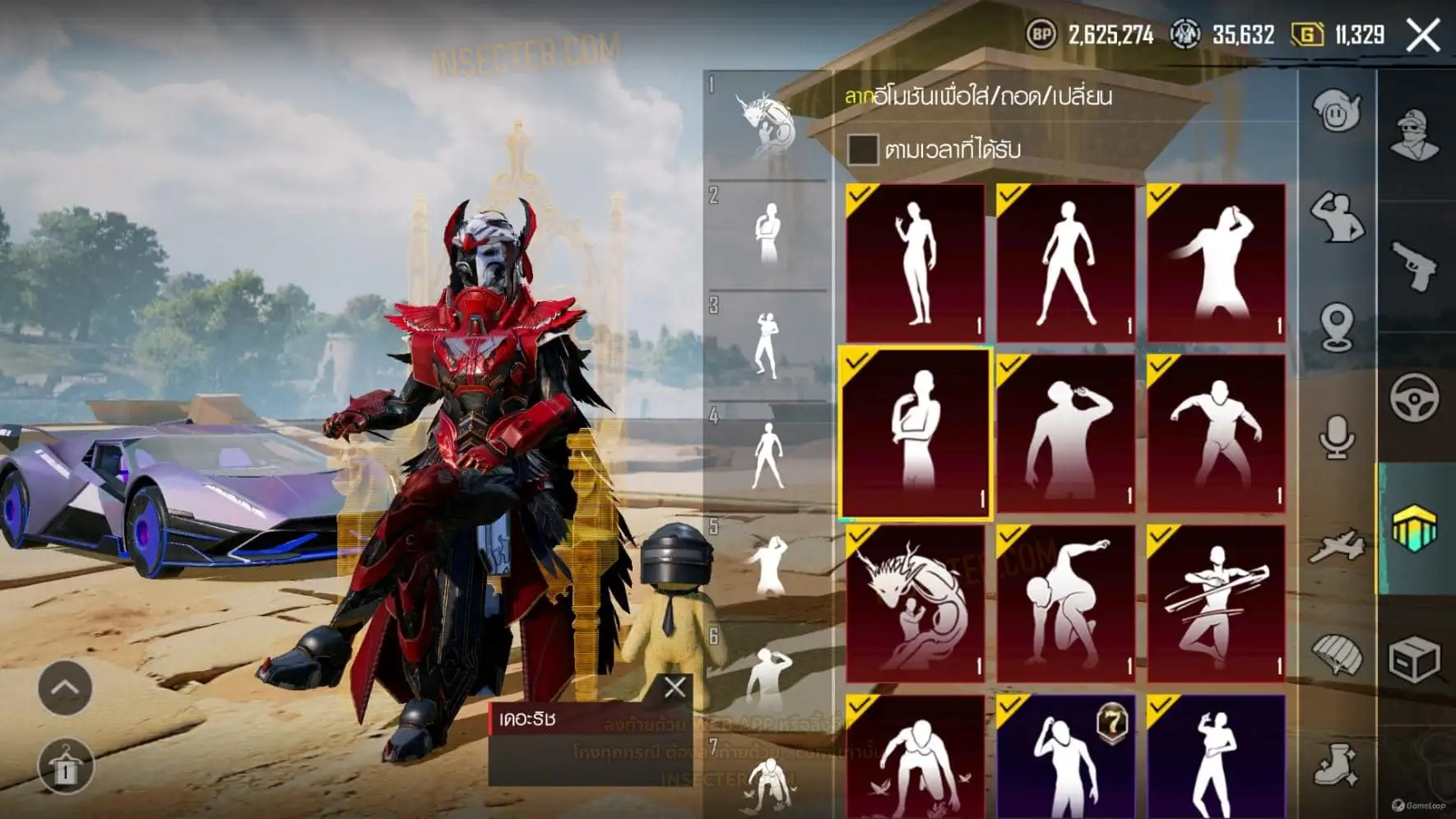
Task: Open the microphone voice category
Action: tap(1336, 436)
